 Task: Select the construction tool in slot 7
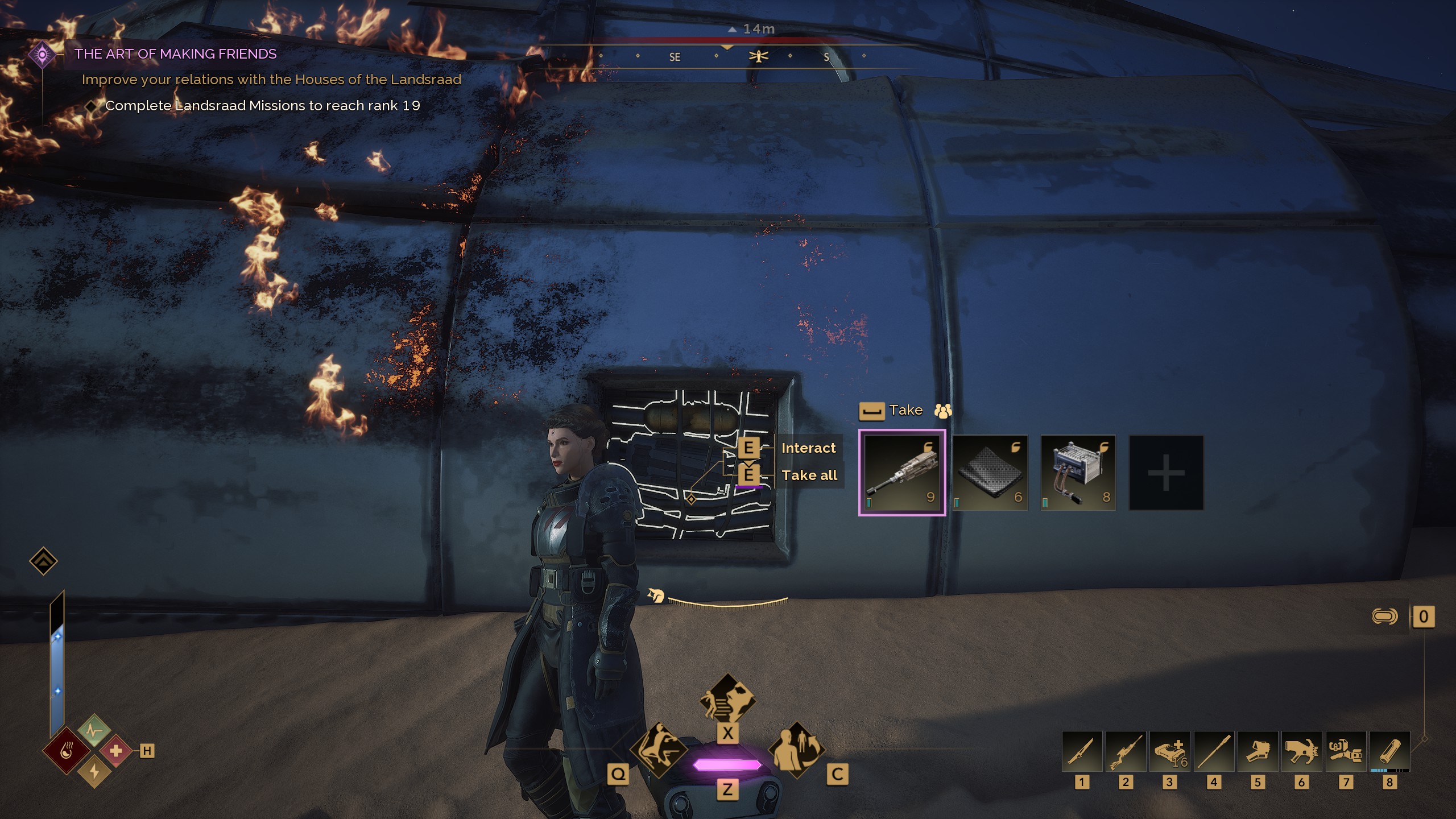(x=1346, y=751)
